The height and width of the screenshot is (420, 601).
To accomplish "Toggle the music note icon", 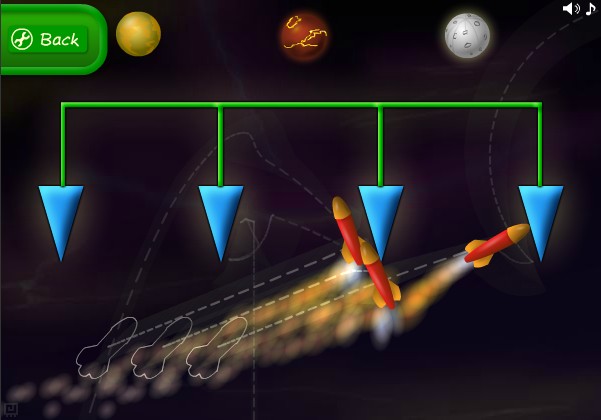I will pos(590,9).
